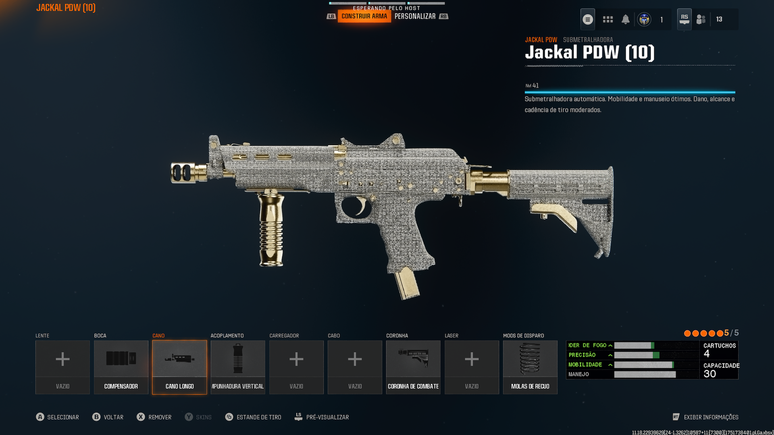Open the empty Laser attachment slot
The height and width of the screenshot is (435, 774).
point(472,366)
